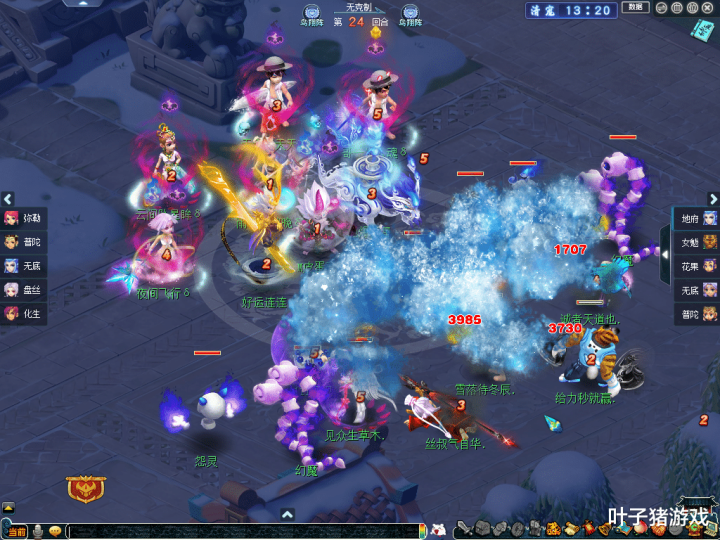Choose the right team's 无底 entry
Screen dimensions: 720x540
coord(698,290)
